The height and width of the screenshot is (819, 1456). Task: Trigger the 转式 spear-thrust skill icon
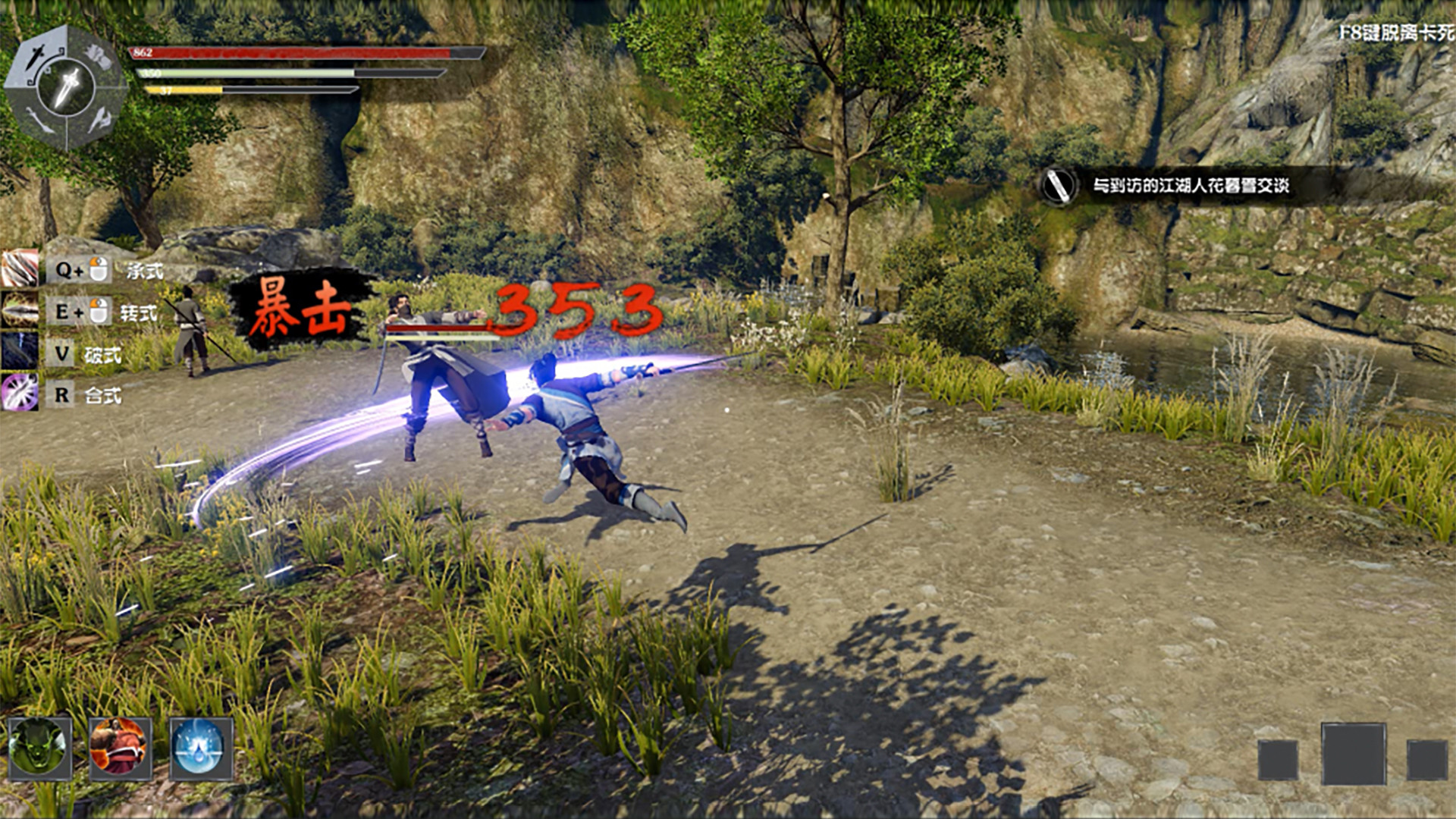click(x=19, y=311)
